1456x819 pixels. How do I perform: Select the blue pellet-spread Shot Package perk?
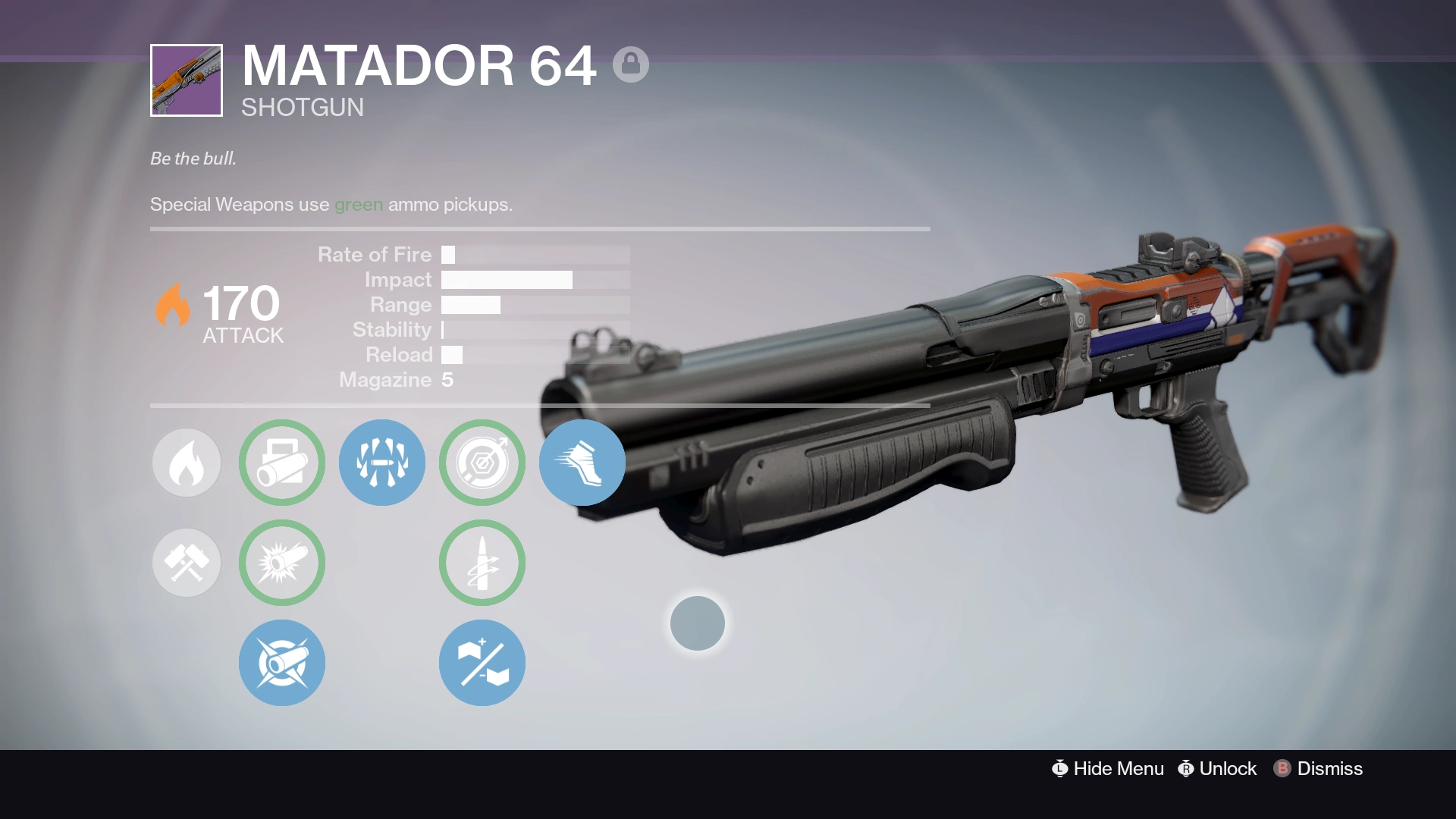[381, 463]
